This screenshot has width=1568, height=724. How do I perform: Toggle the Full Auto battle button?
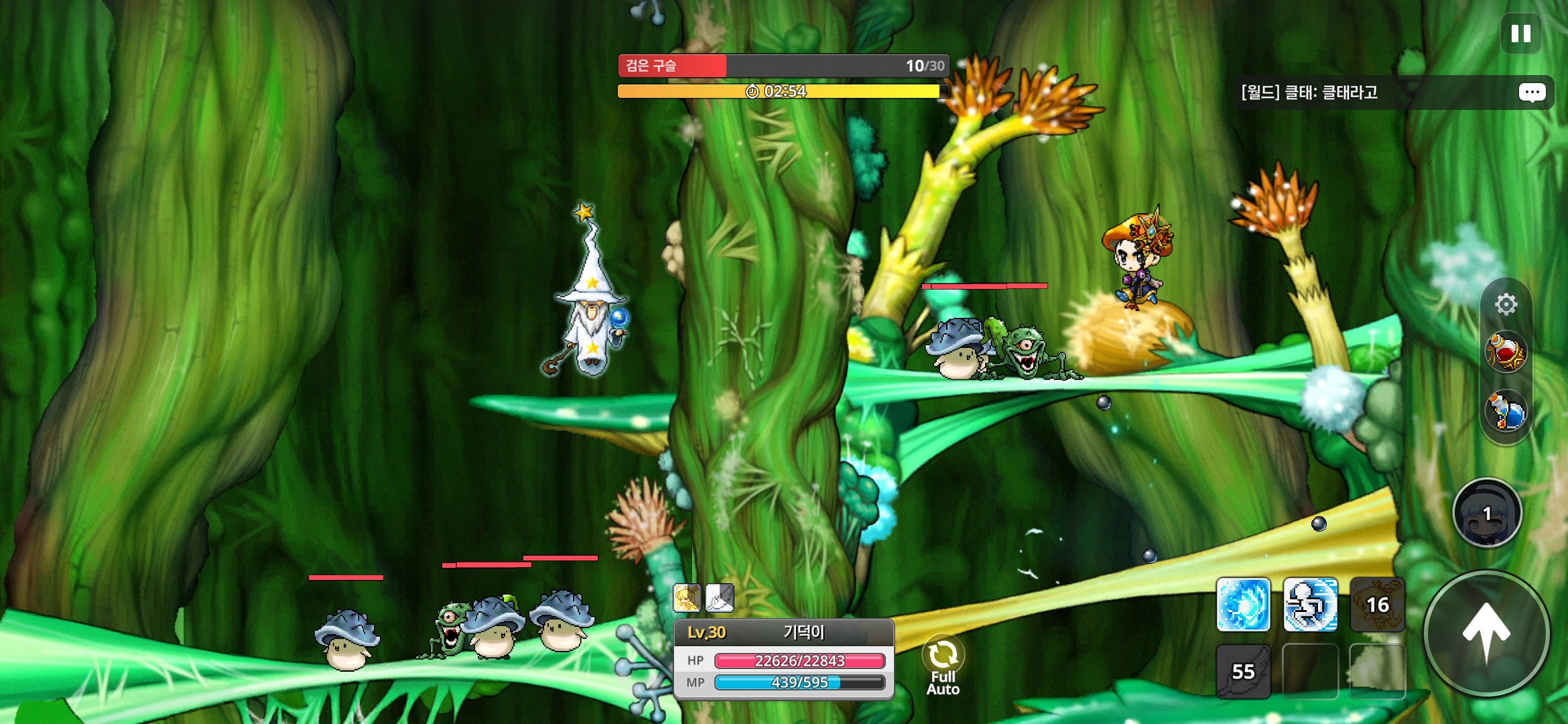[943, 665]
